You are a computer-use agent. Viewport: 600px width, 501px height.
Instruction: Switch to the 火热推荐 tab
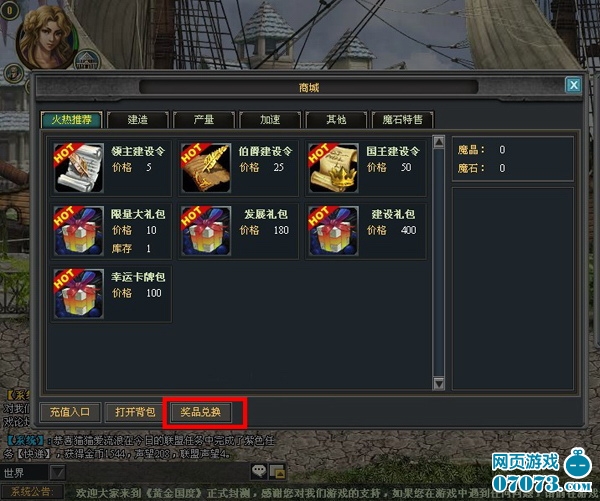[x=73, y=120]
